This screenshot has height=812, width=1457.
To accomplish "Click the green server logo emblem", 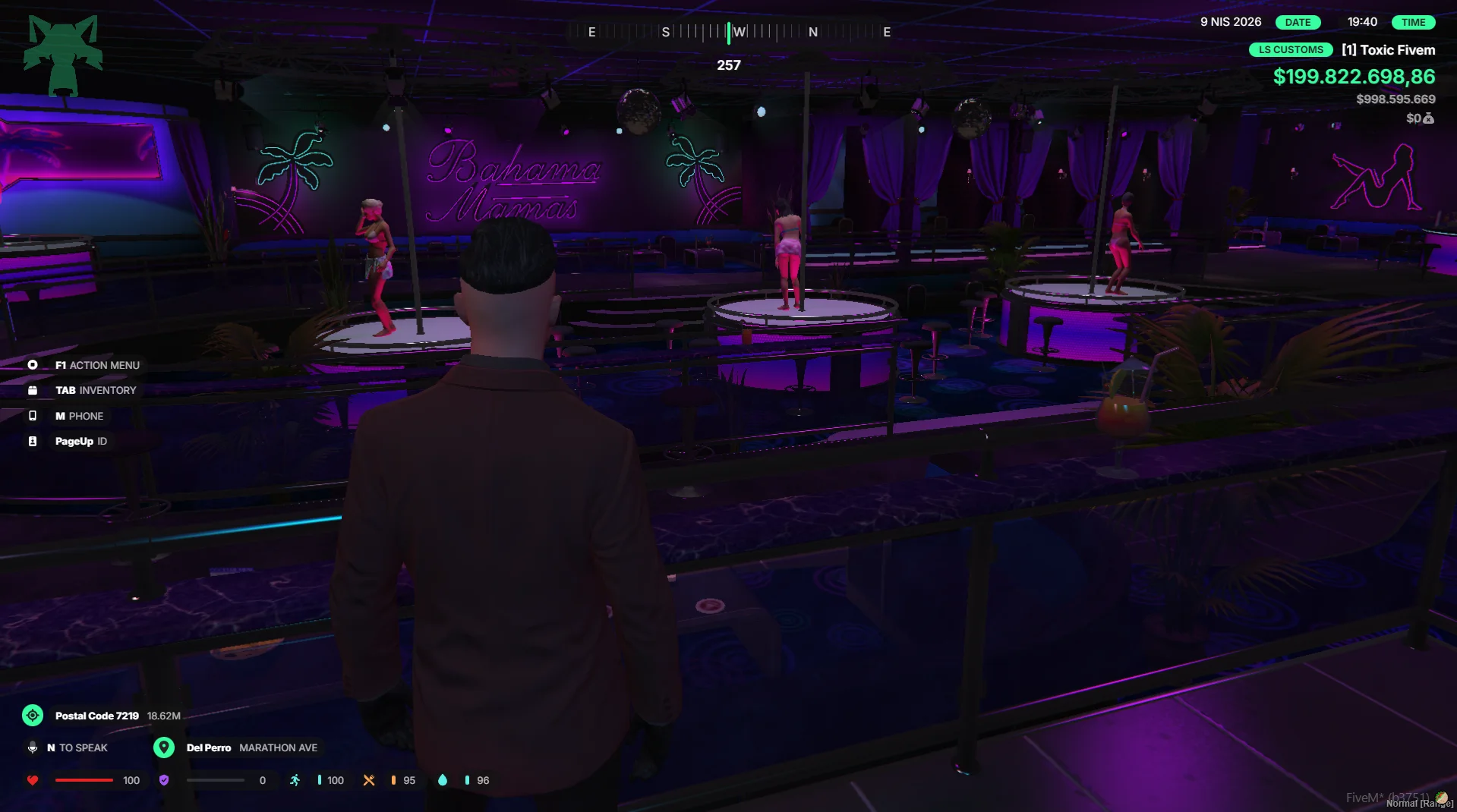I will [x=63, y=55].
